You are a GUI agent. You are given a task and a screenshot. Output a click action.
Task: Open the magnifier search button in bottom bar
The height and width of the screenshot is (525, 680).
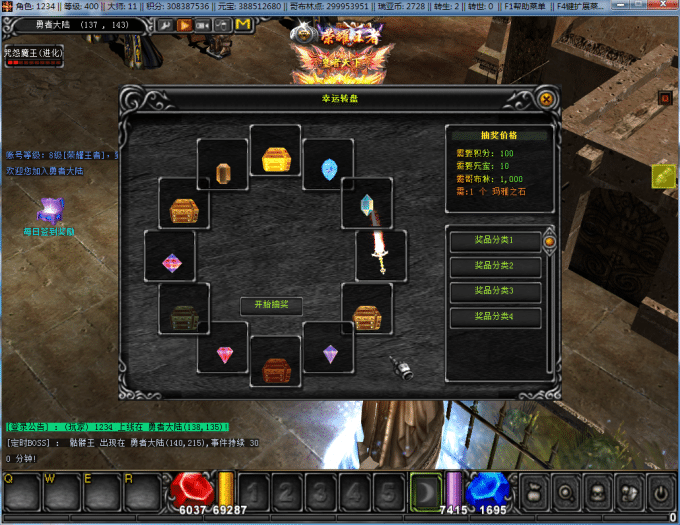pos(565,492)
